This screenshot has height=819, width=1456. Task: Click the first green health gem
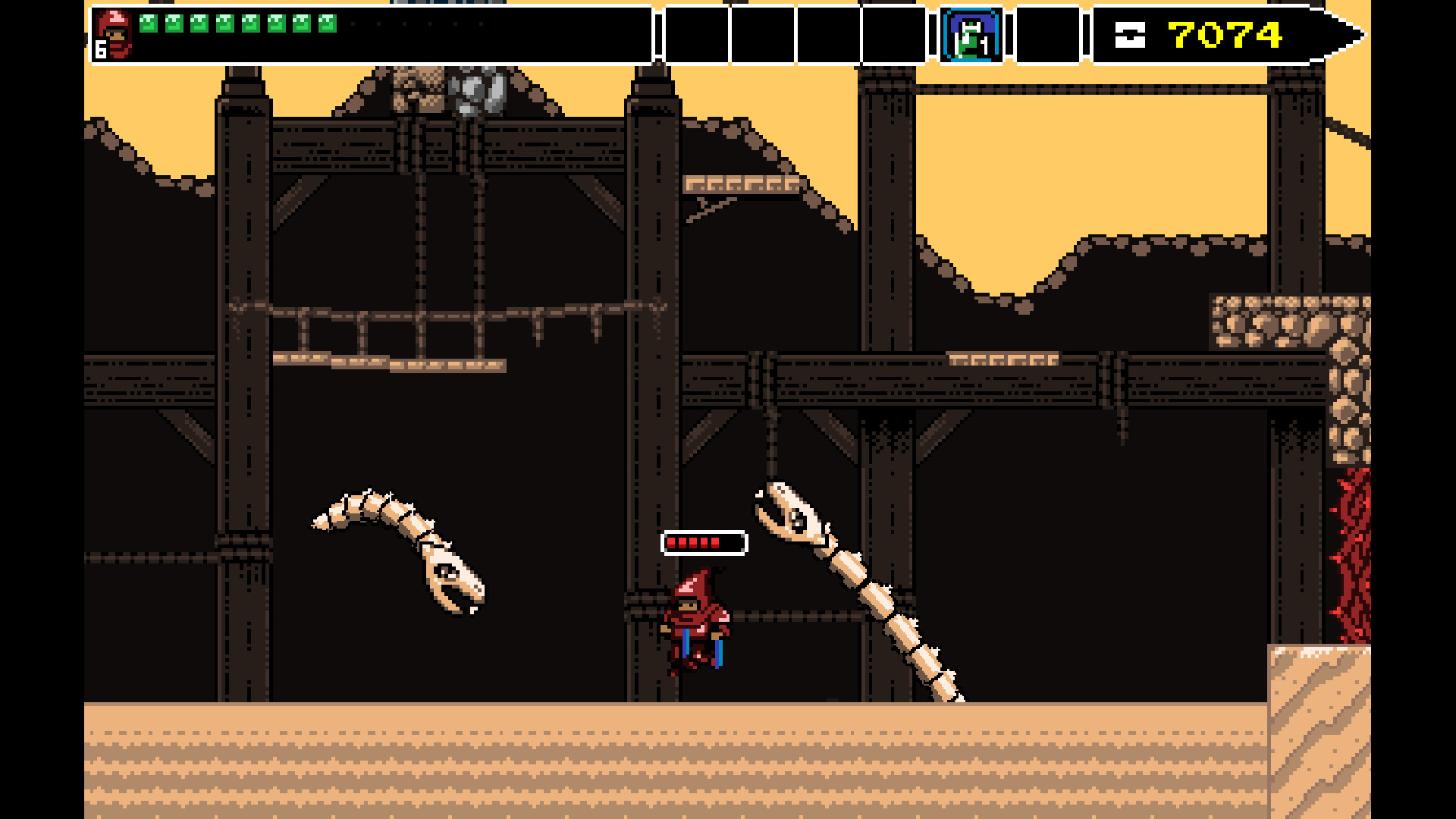pos(149,23)
